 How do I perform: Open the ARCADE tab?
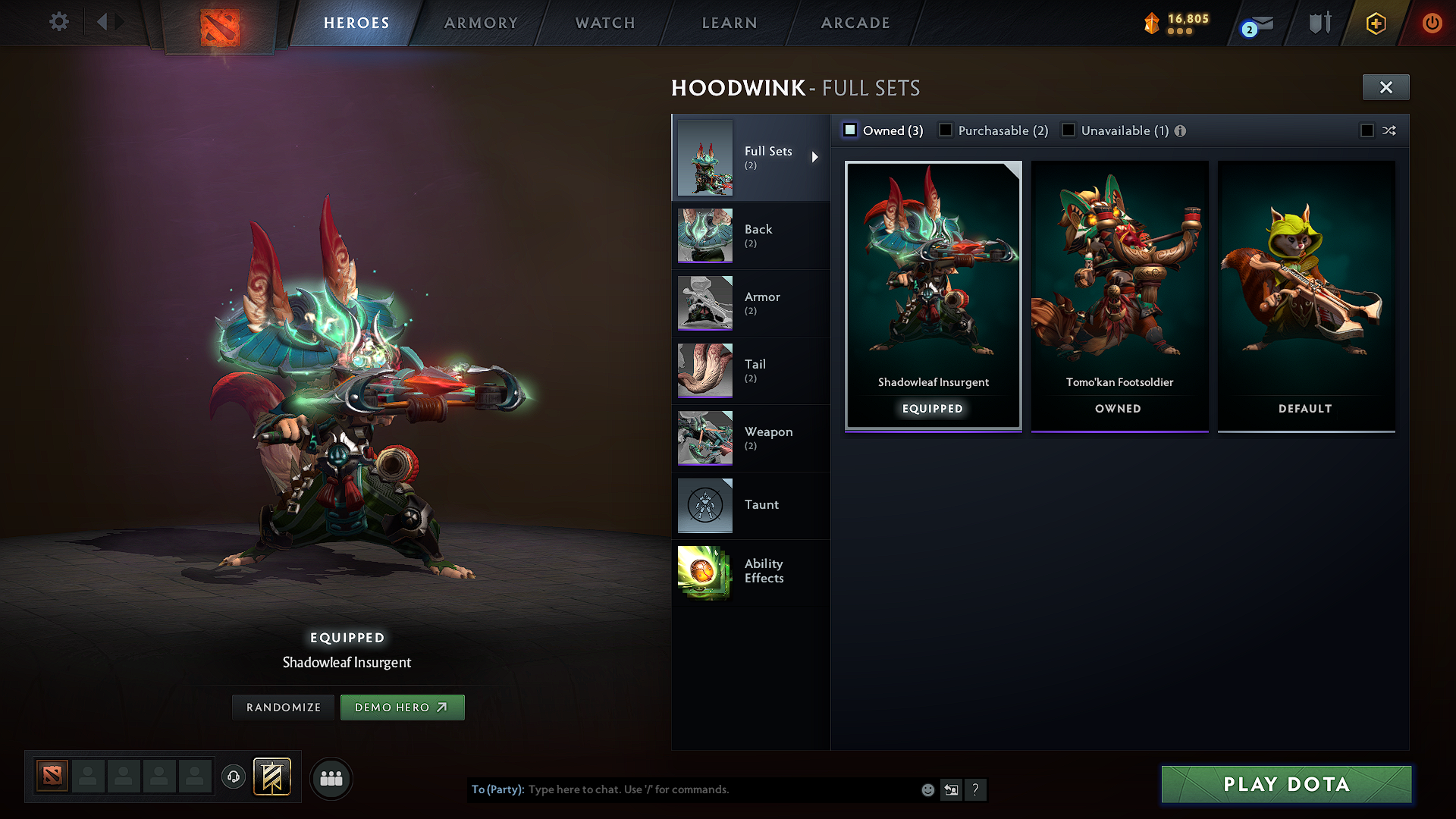coord(855,23)
